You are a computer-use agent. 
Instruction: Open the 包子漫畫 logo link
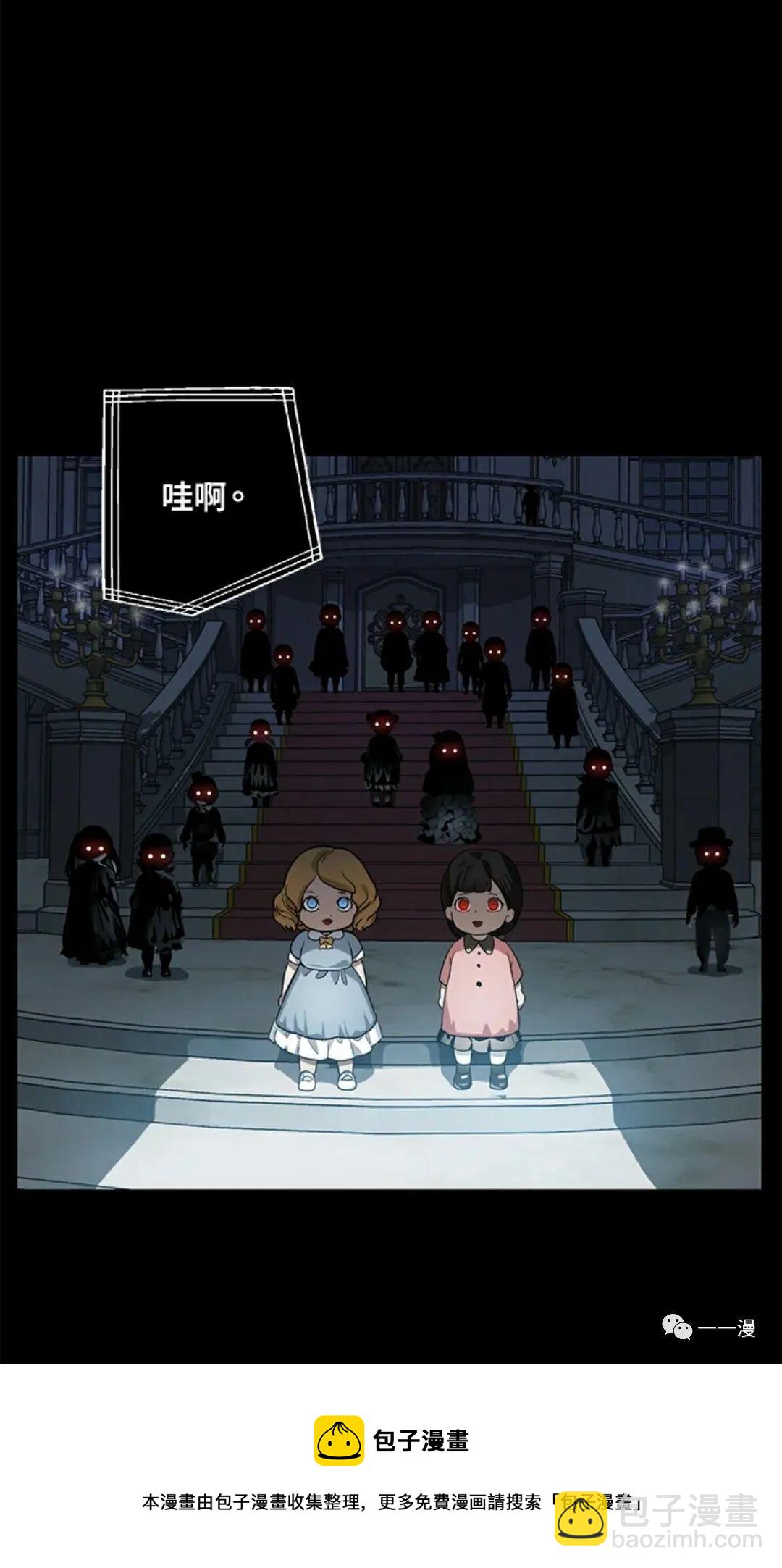(x=391, y=1441)
